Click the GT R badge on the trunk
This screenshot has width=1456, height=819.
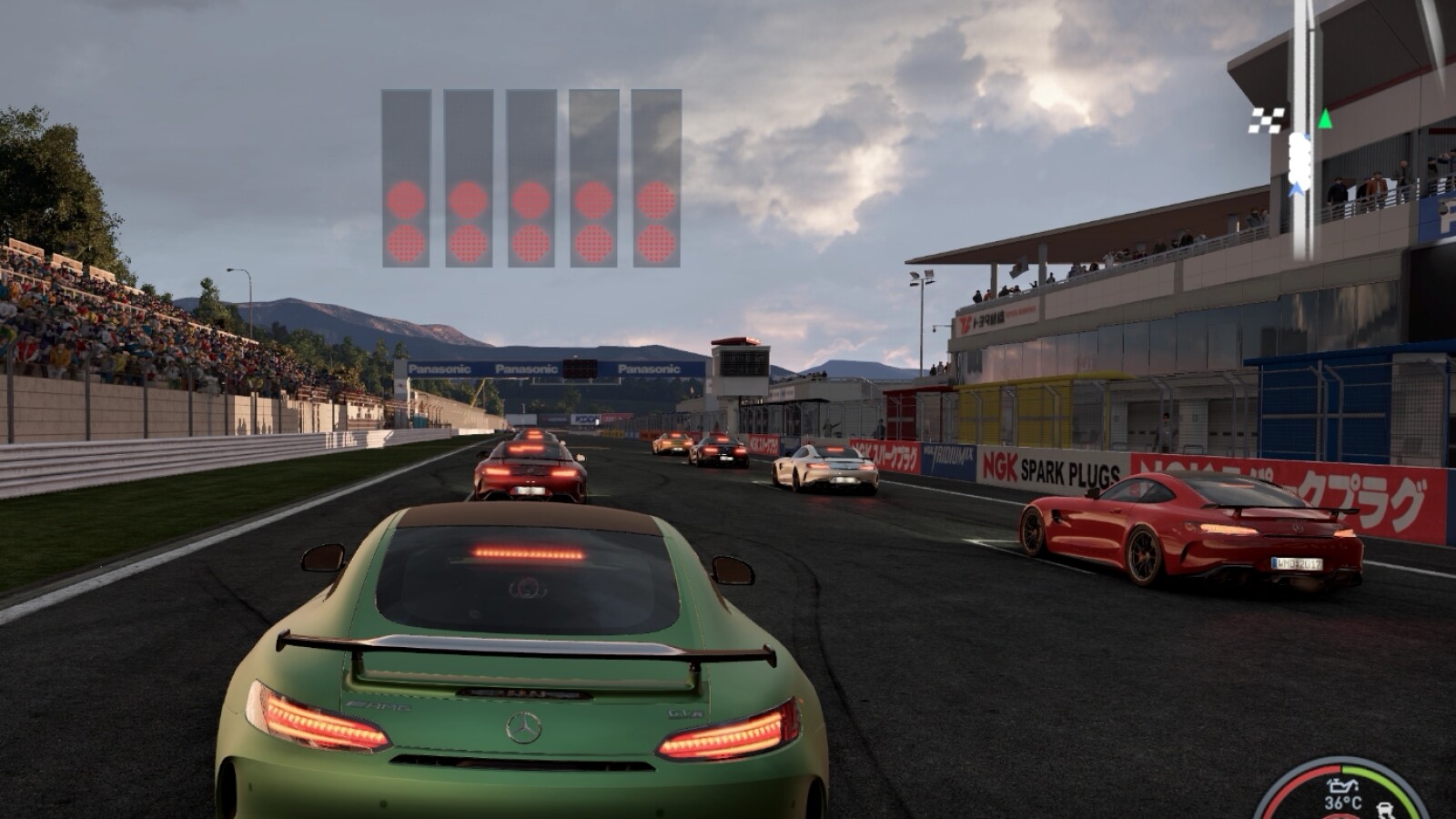[685, 713]
